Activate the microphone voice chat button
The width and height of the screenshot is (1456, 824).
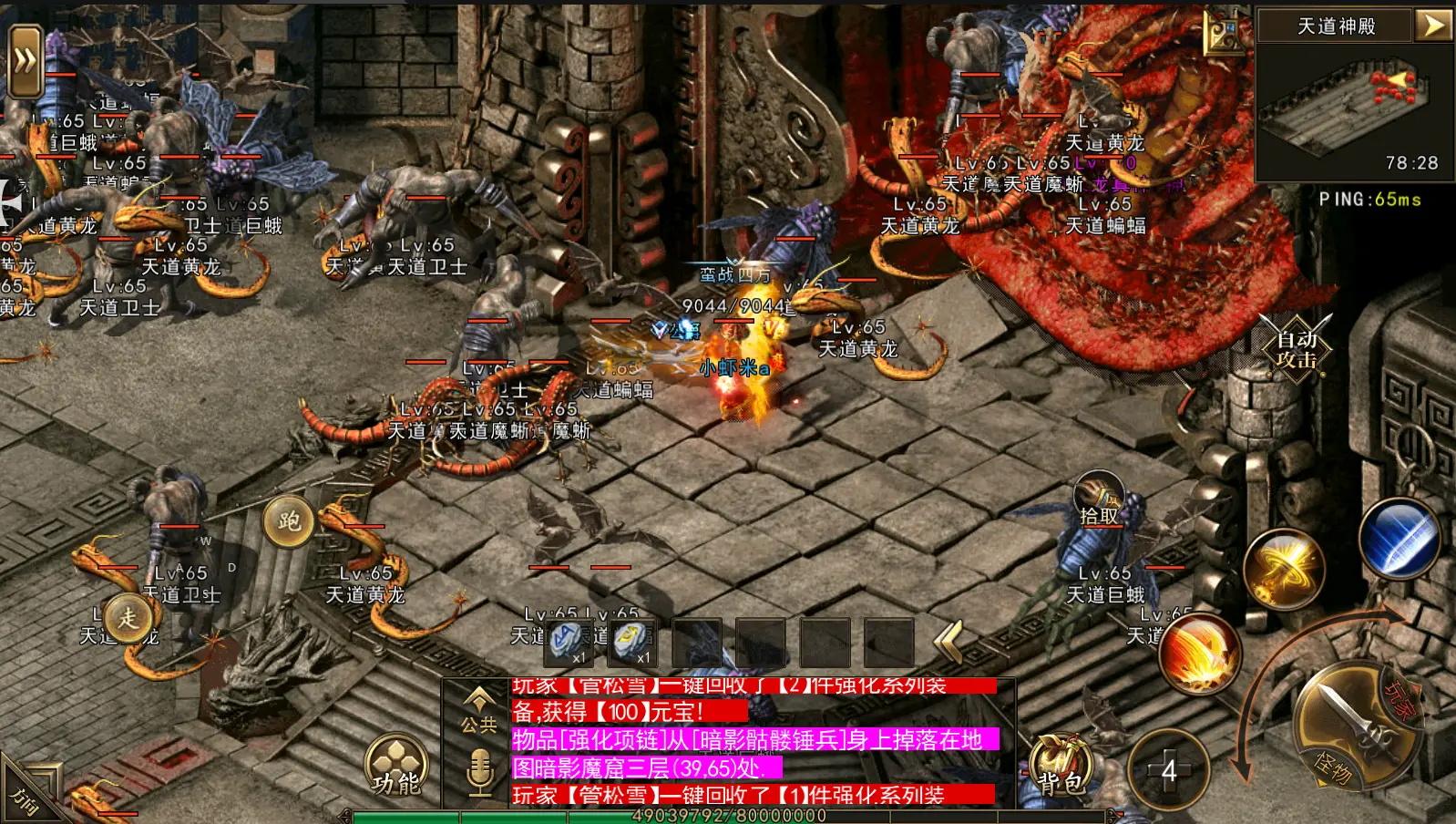(479, 773)
